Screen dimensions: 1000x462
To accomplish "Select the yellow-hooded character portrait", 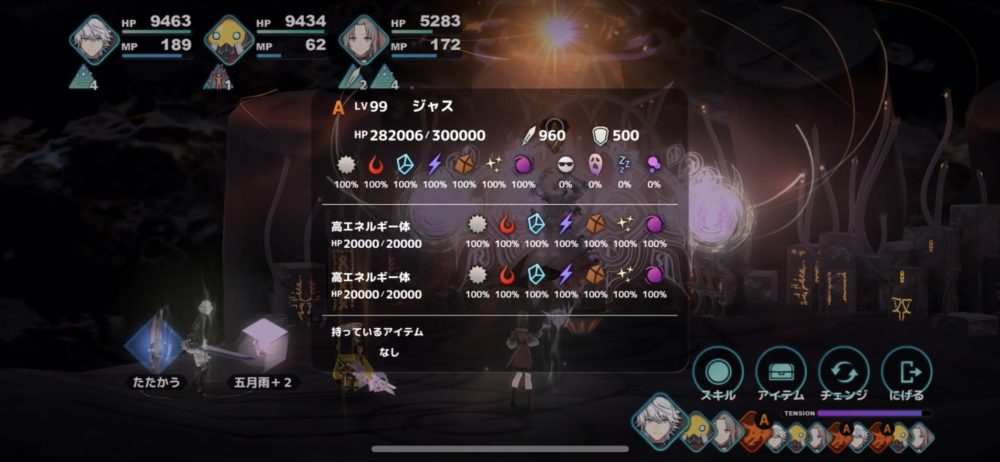I will pos(228,40).
